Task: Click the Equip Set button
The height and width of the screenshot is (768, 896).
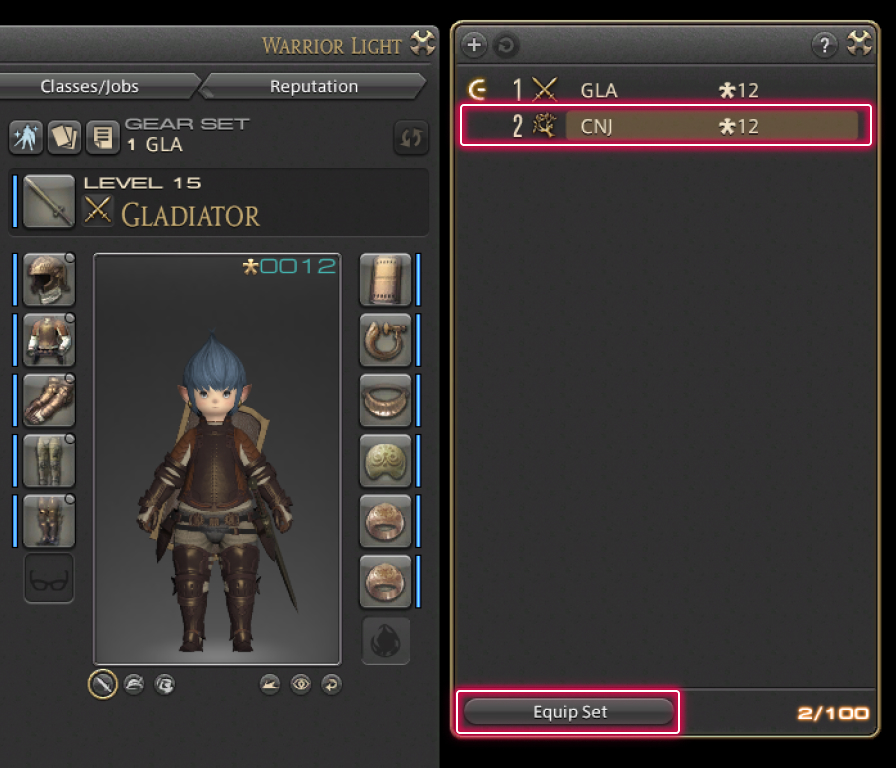Action: [569, 712]
